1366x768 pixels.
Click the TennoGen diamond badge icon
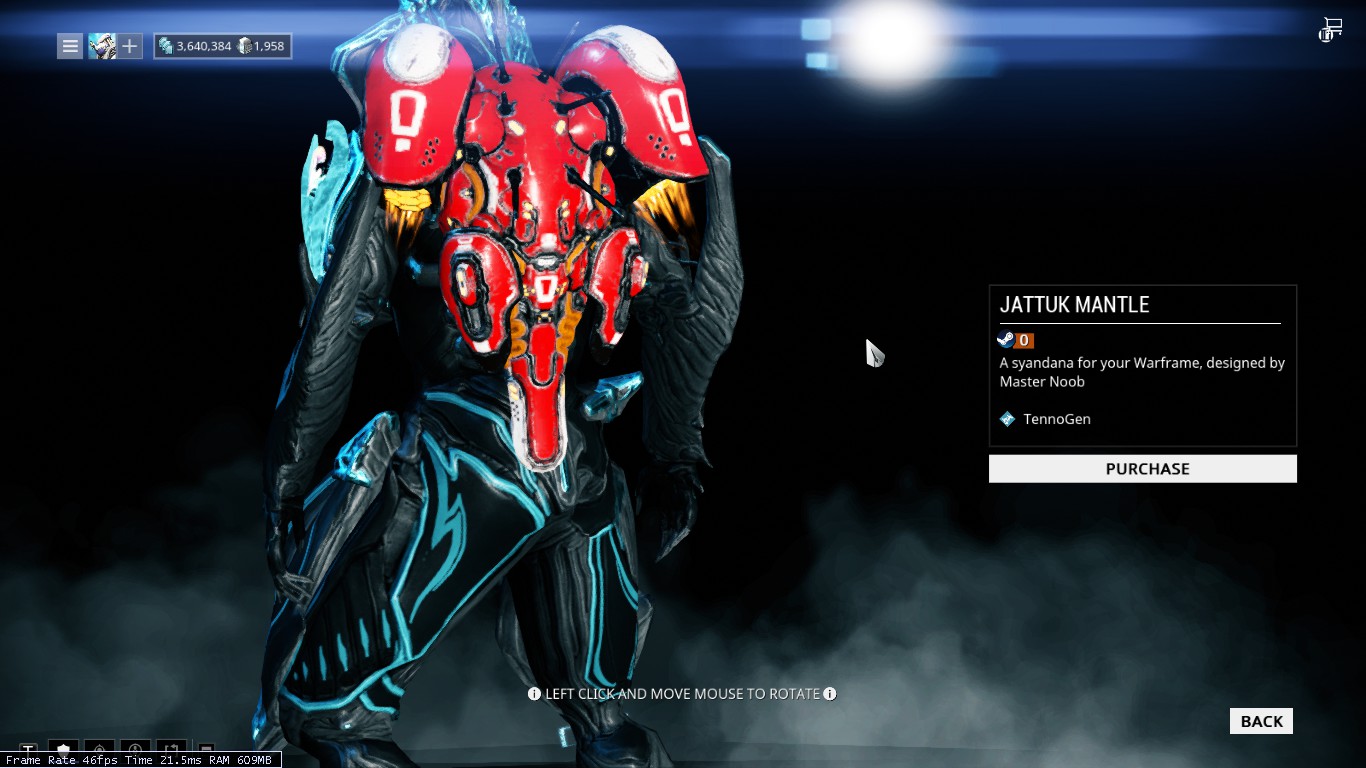click(x=1007, y=419)
